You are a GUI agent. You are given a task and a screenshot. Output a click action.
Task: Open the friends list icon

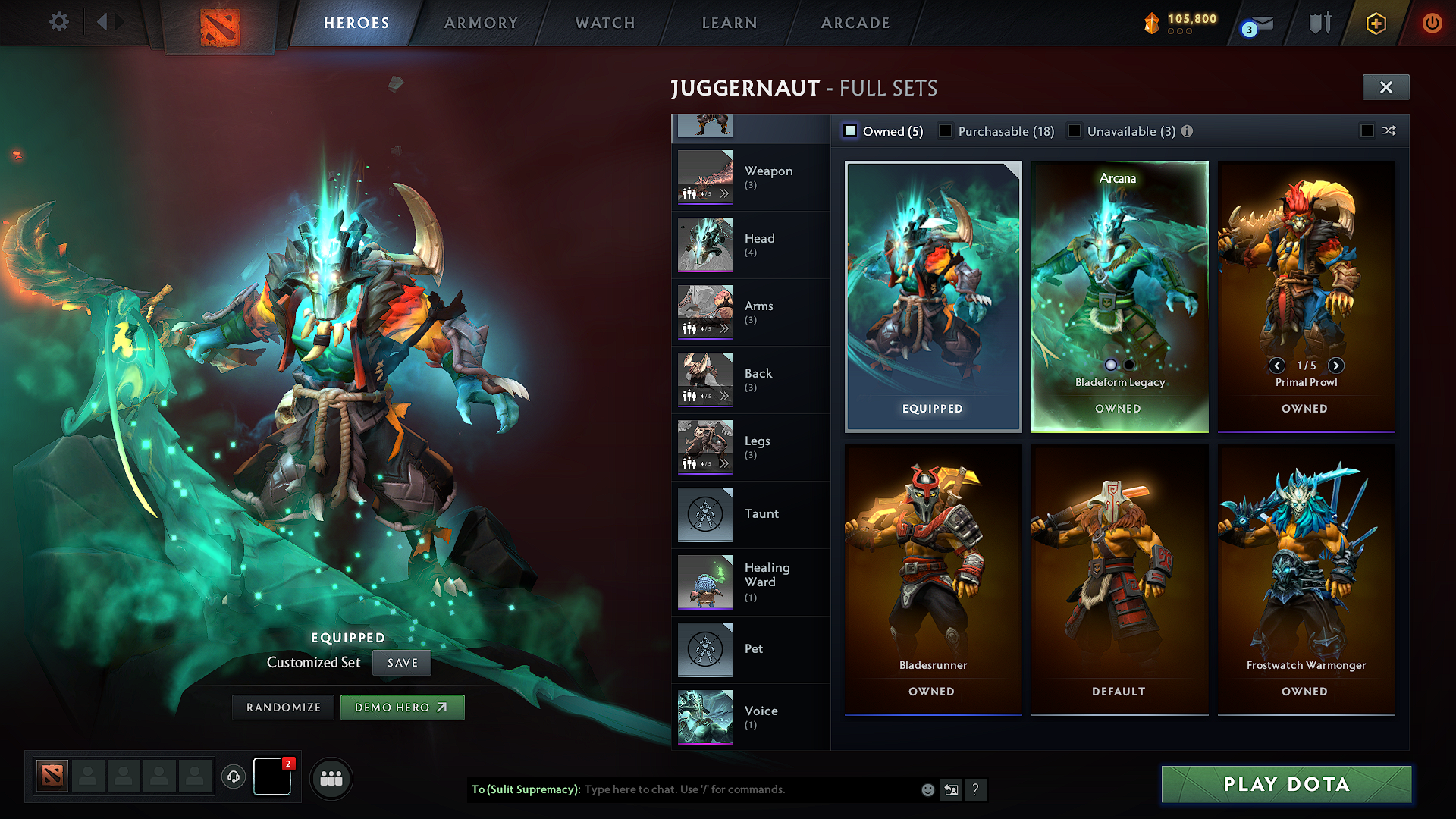[331, 777]
